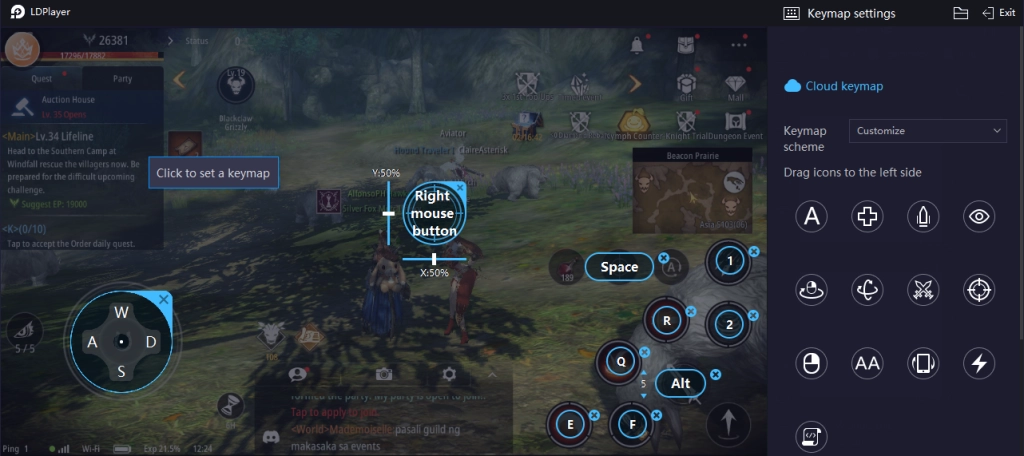The image size is (1024, 456).
Task: Select the eye view keymap icon
Action: (x=977, y=215)
